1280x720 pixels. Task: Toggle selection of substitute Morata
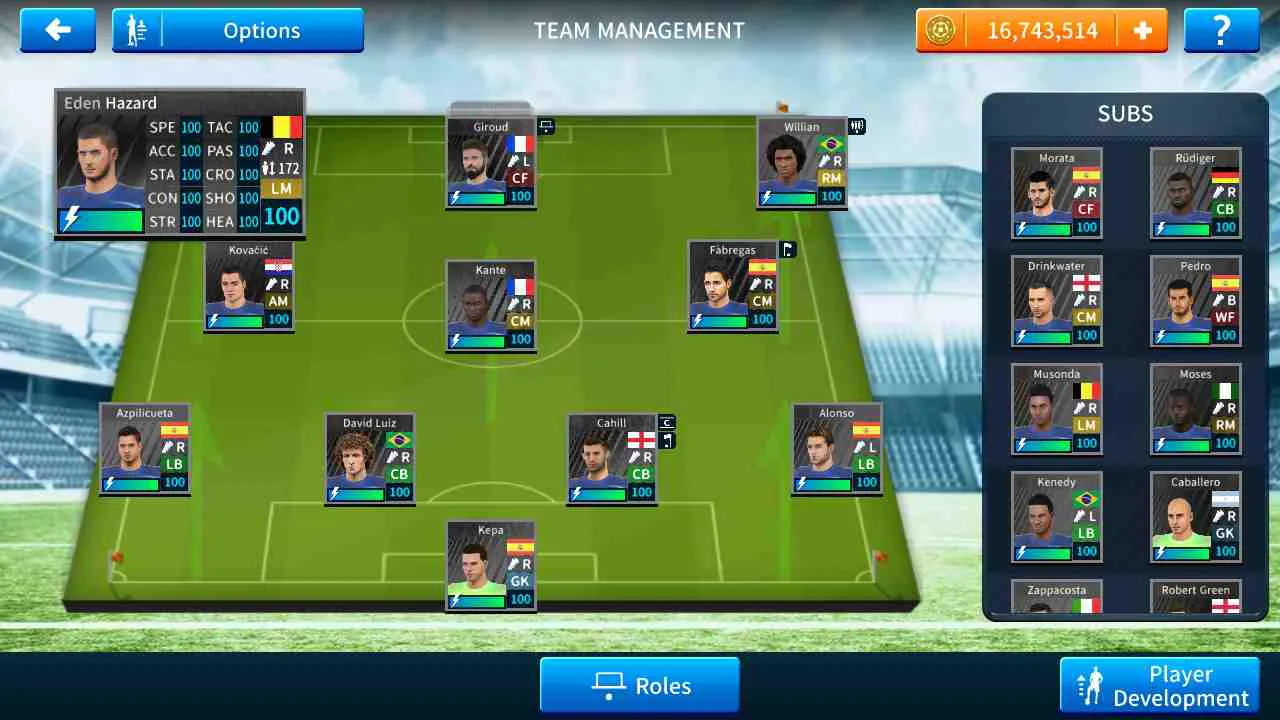pos(1056,190)
